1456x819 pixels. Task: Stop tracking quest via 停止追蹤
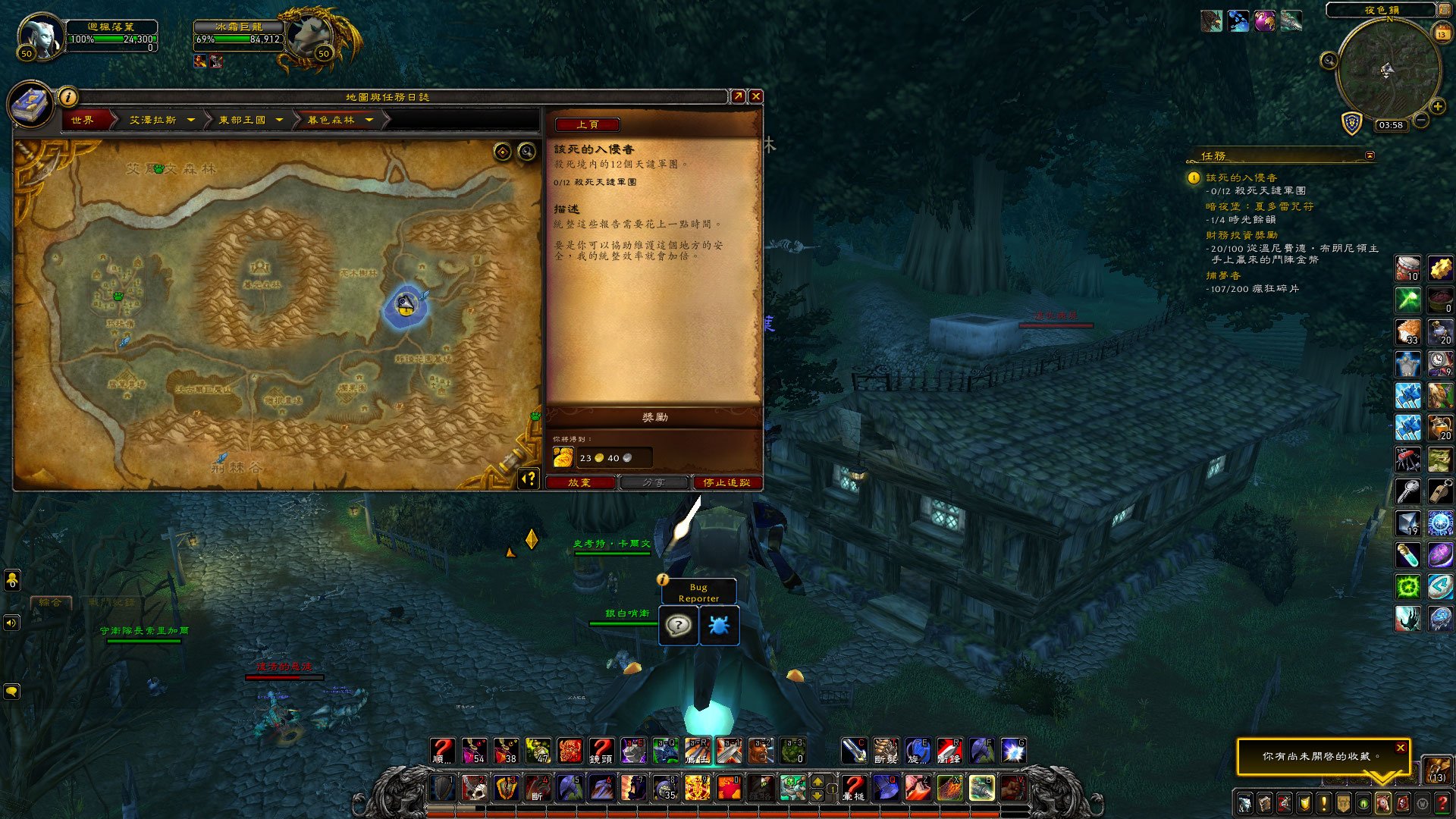726,482
